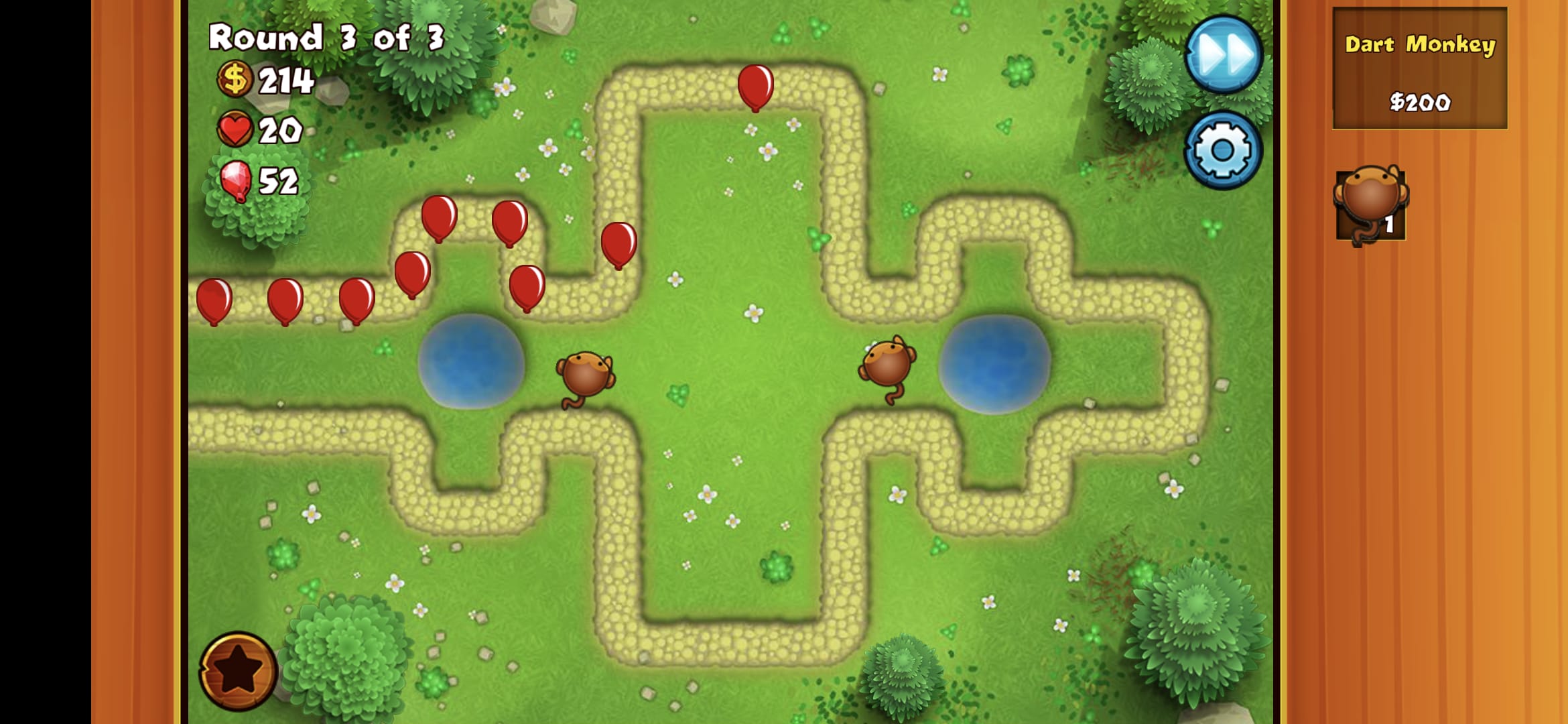Click the Round 3 of 3 text
Viewport: 1568px width, 724px height.
tap(326, 37)
